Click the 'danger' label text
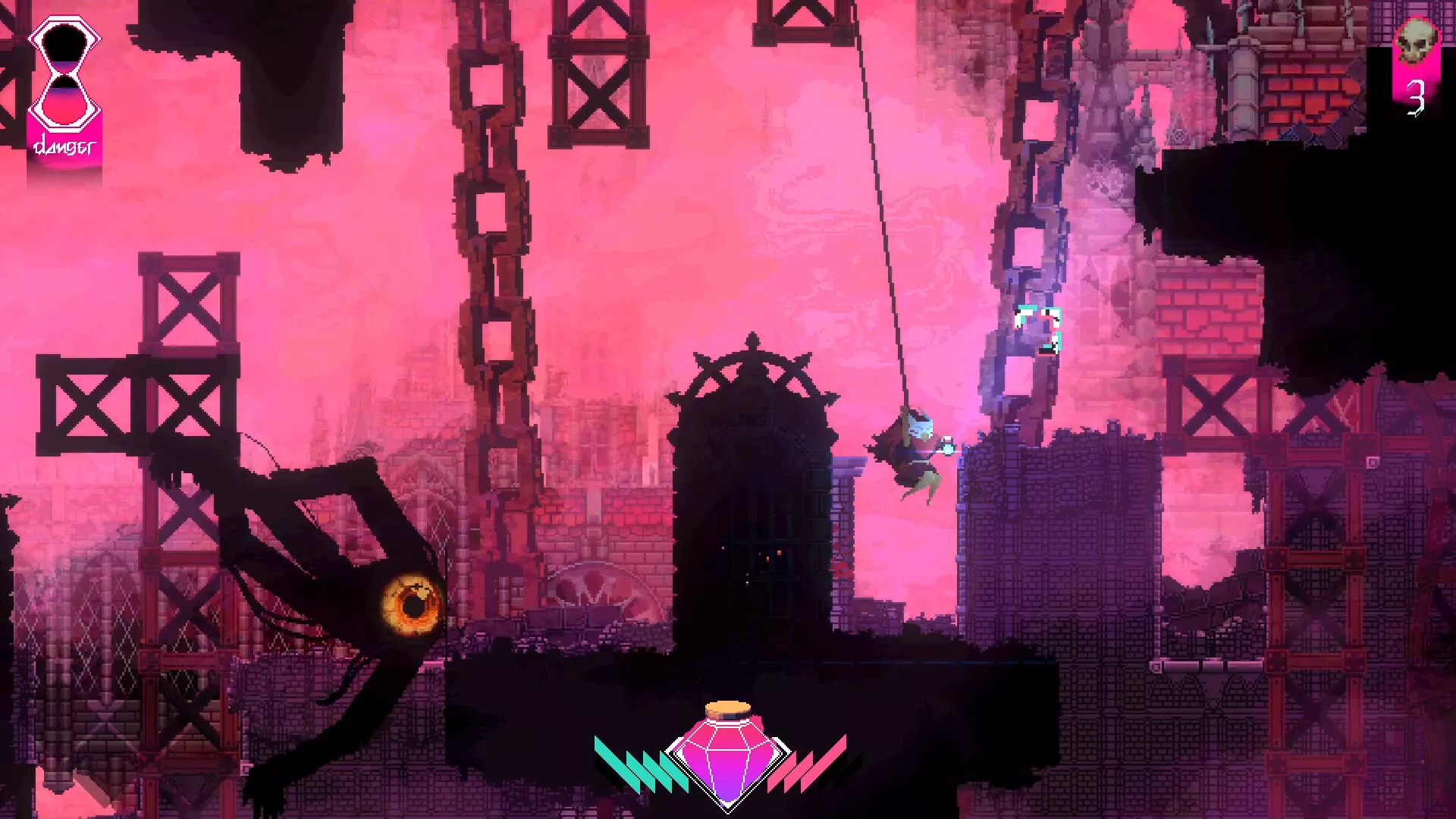The image size is (1456, 819). coord(64,144)
